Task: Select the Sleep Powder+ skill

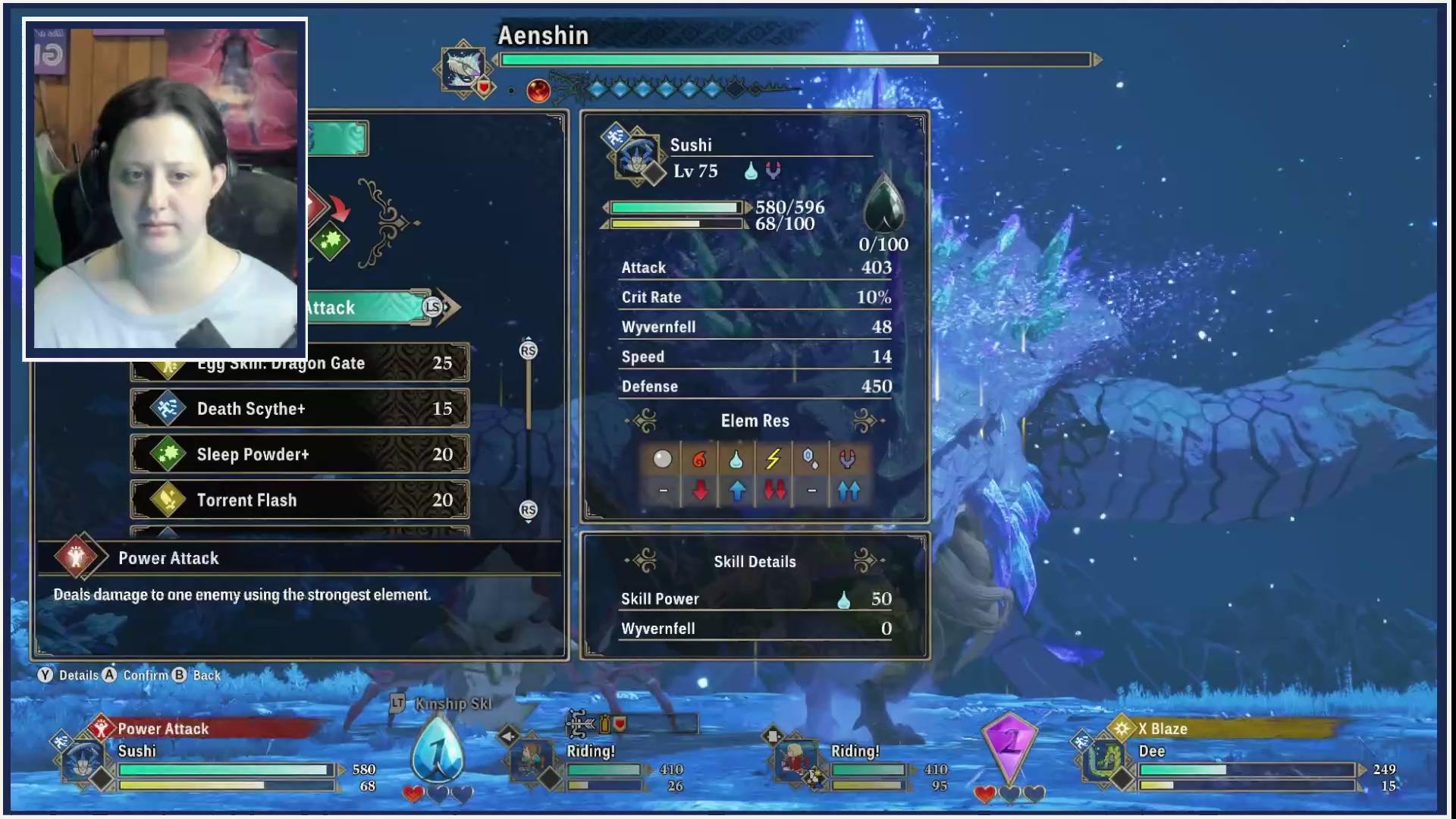Action: click(300, 454)
